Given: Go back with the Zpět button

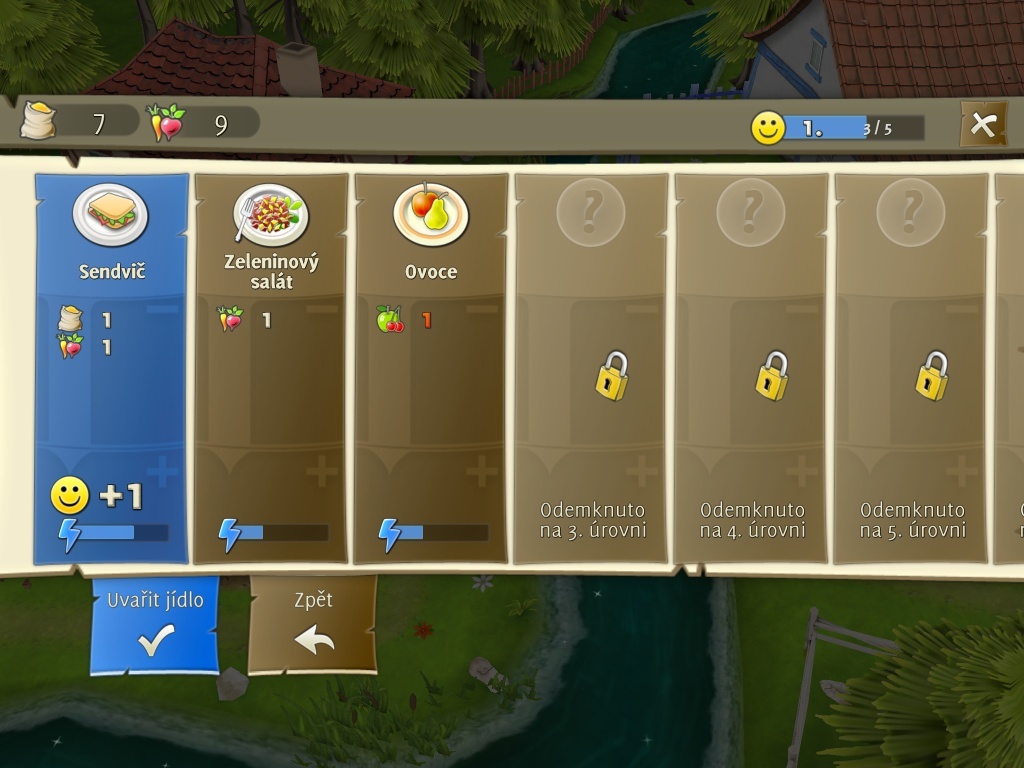Looking at the screenshot, I should pyautogui.click(x=313, y=624).
